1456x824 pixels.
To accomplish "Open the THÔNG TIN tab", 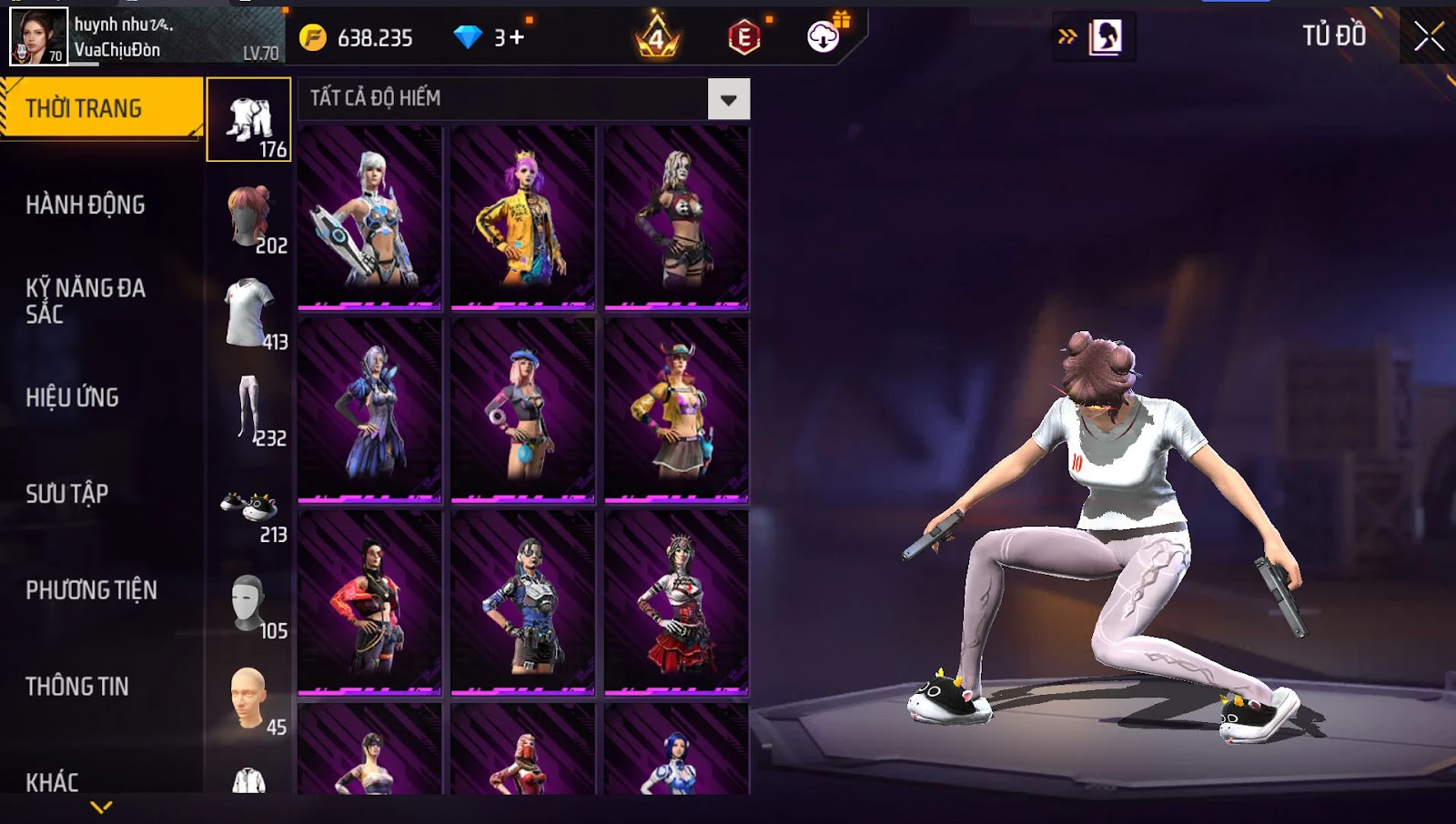I will [x=77, y=687].
